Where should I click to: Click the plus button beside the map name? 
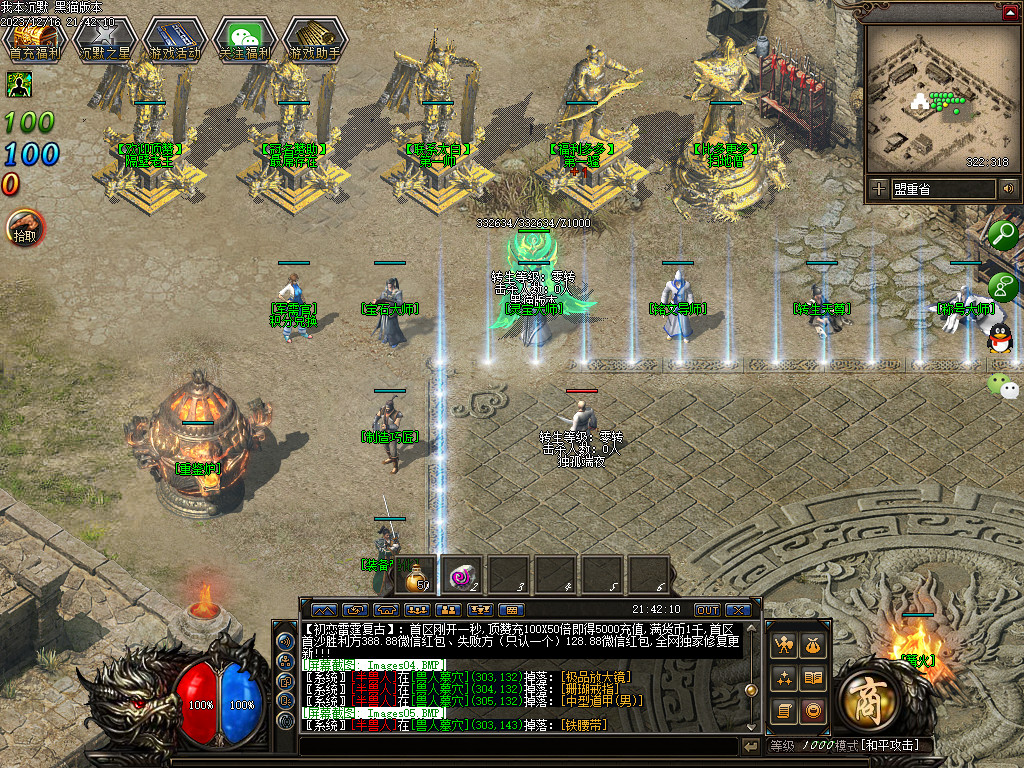click(x=878, y=188)
